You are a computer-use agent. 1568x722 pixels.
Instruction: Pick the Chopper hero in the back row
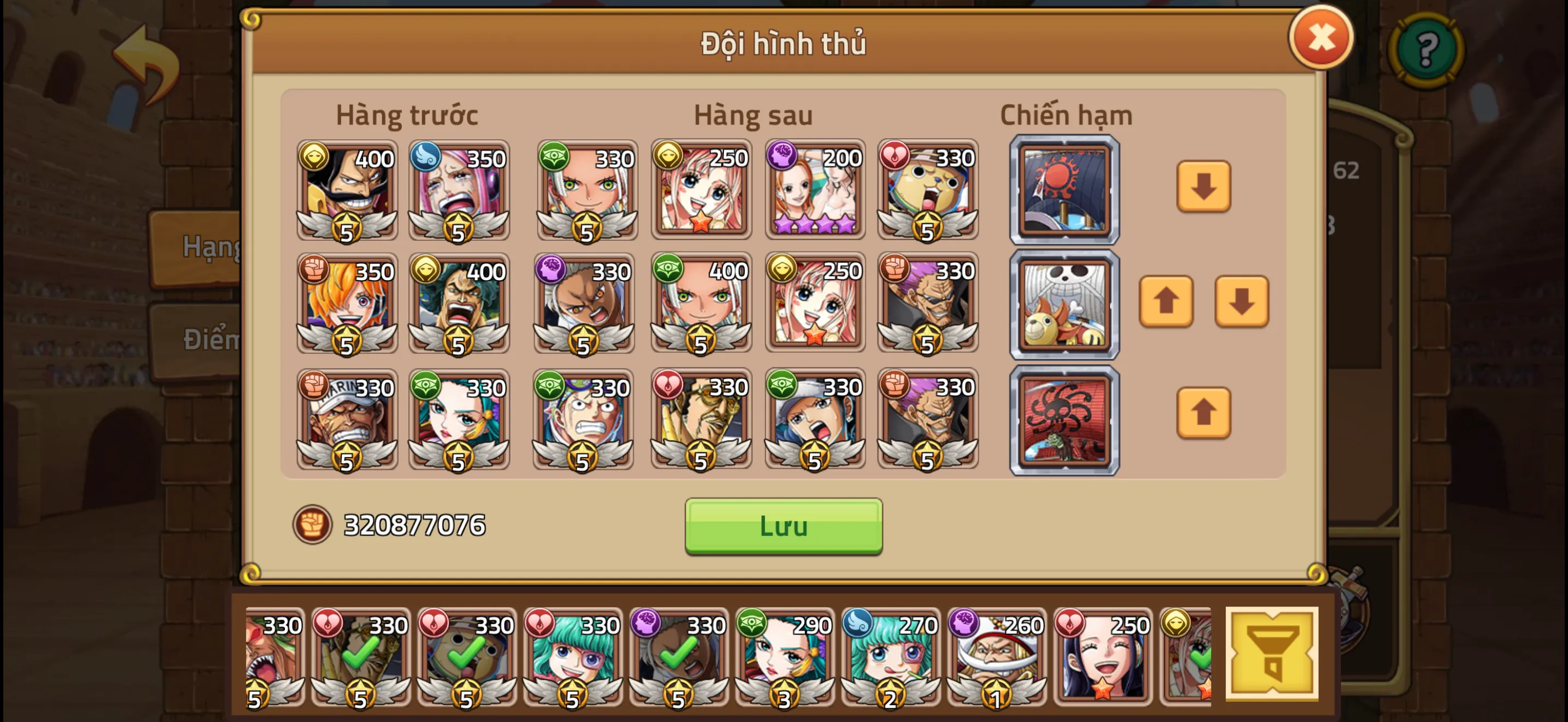pyautogui.click(x=927, y=190)
